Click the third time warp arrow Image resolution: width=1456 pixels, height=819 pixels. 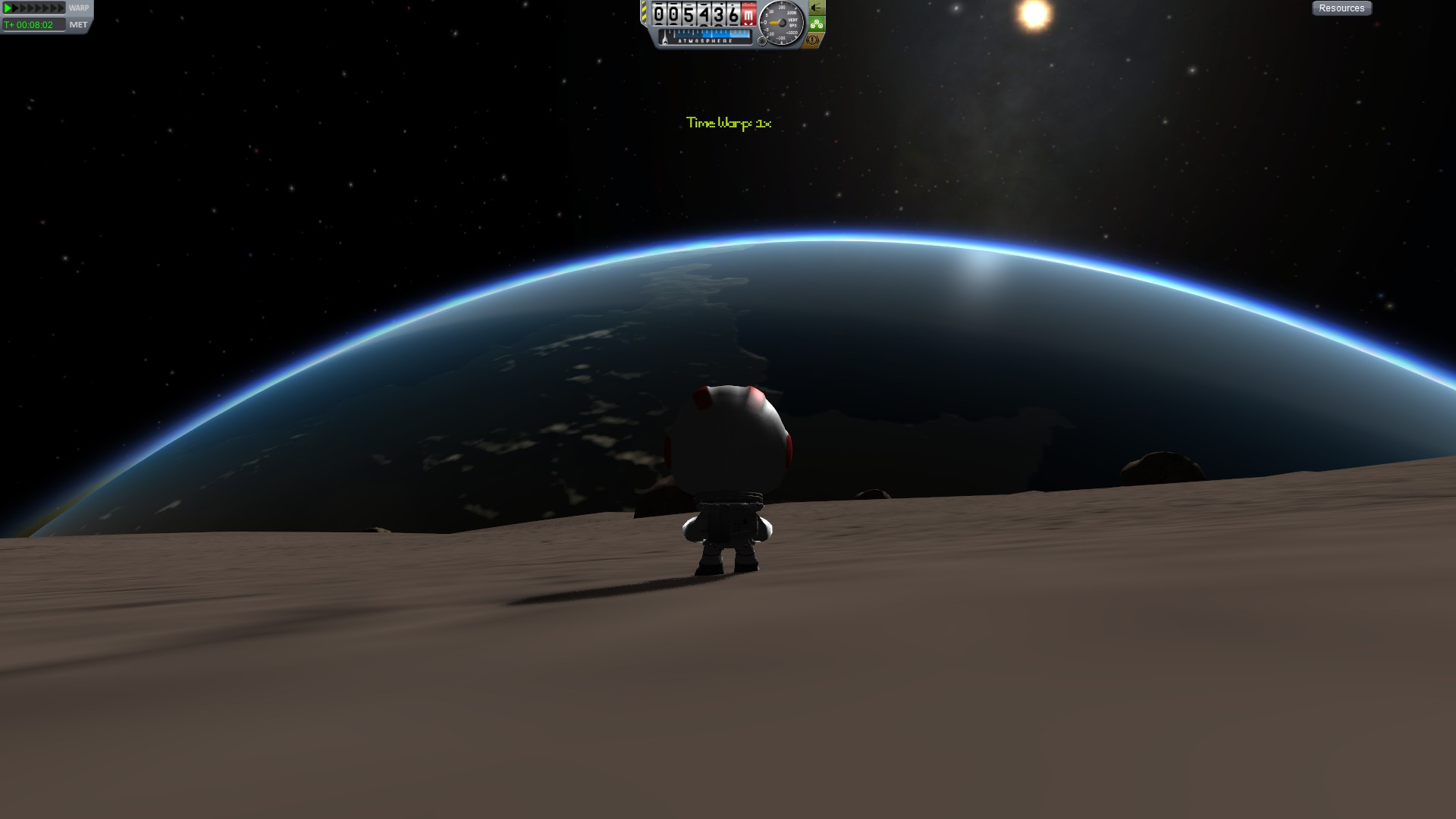23,8
